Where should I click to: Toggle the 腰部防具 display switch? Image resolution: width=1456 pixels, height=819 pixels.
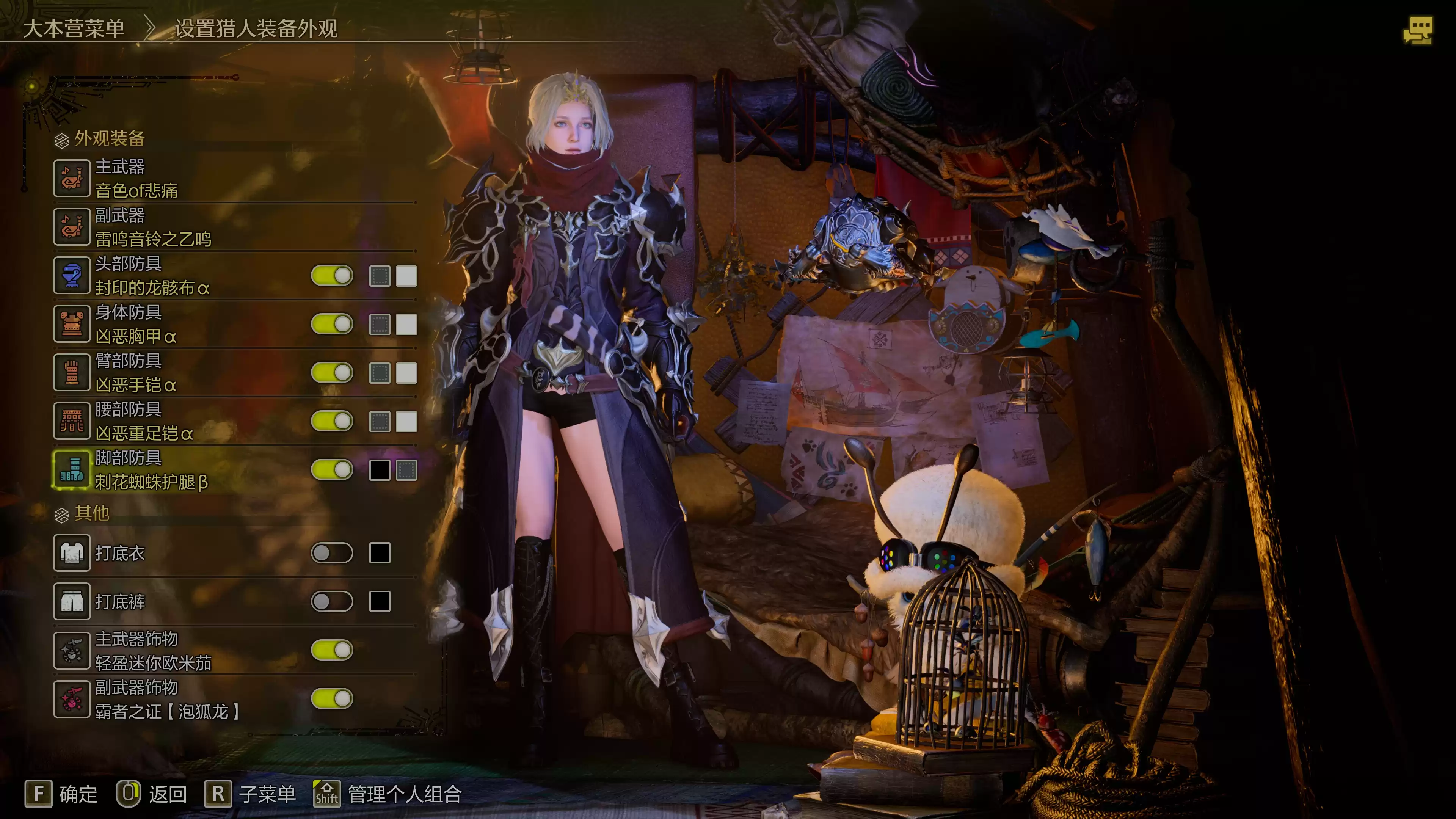pos(332,422)
